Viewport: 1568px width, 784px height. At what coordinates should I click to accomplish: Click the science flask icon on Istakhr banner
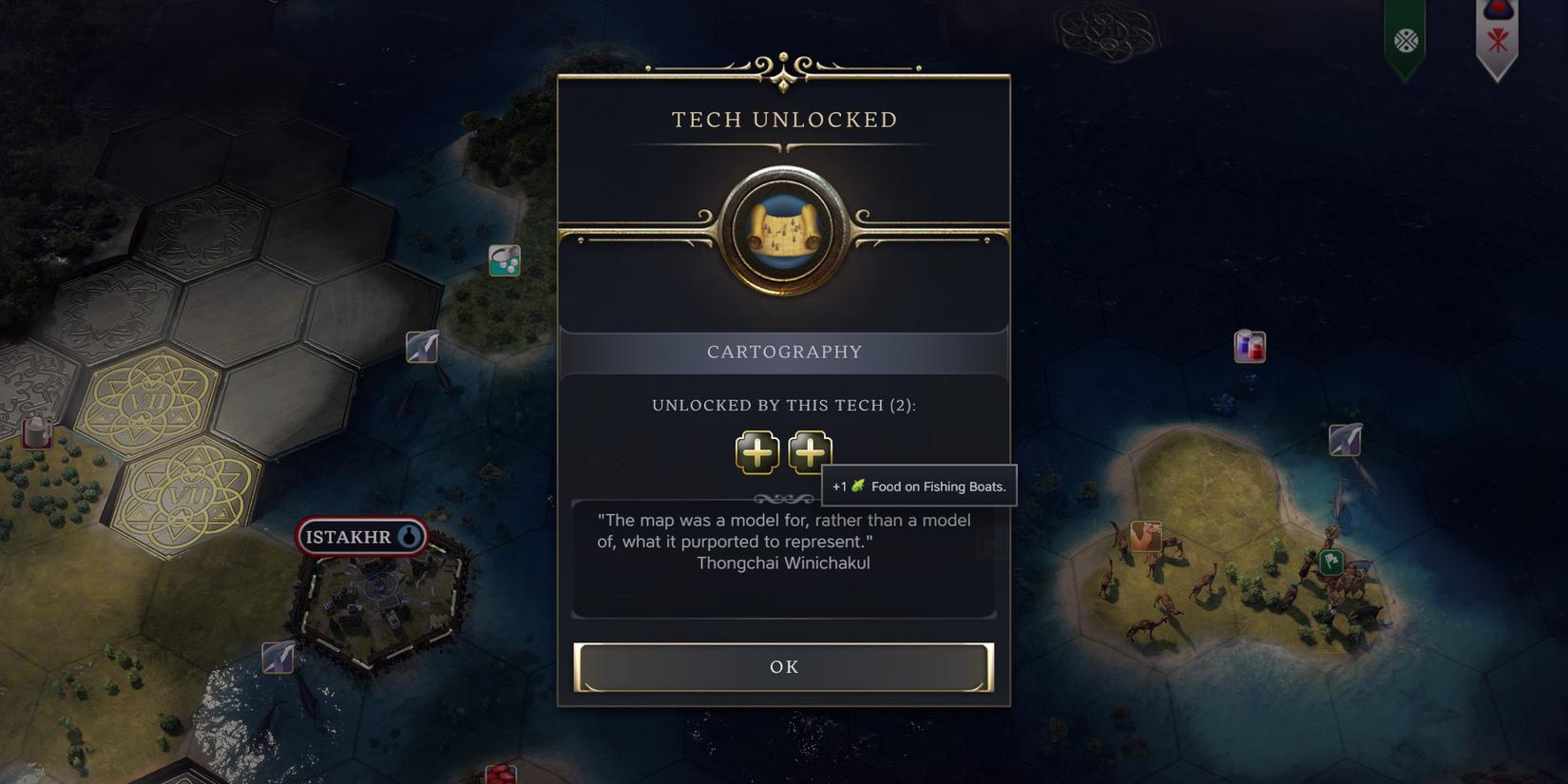408,536
